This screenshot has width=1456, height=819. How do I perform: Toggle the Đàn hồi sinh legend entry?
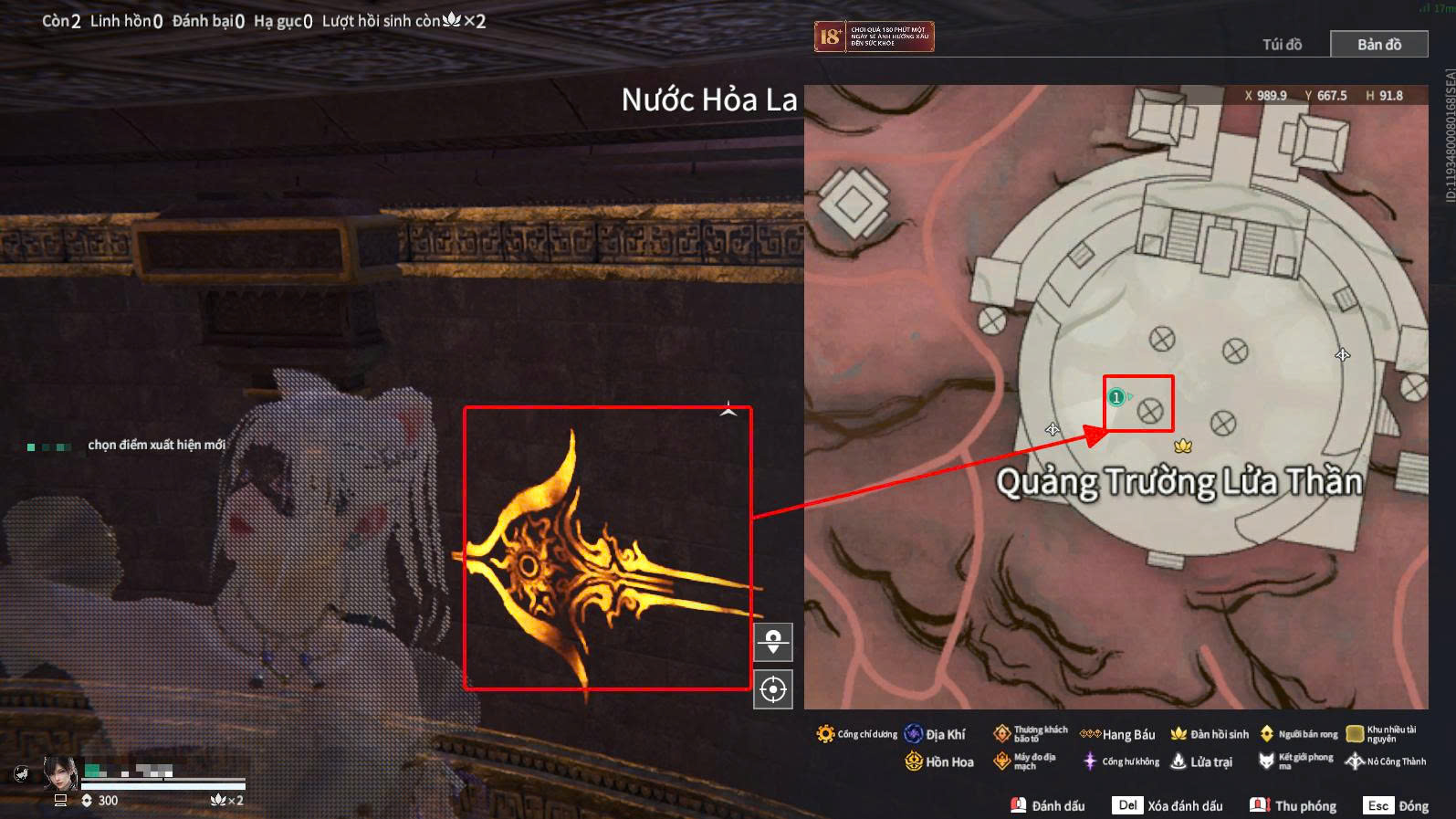tap(1210, 734)
